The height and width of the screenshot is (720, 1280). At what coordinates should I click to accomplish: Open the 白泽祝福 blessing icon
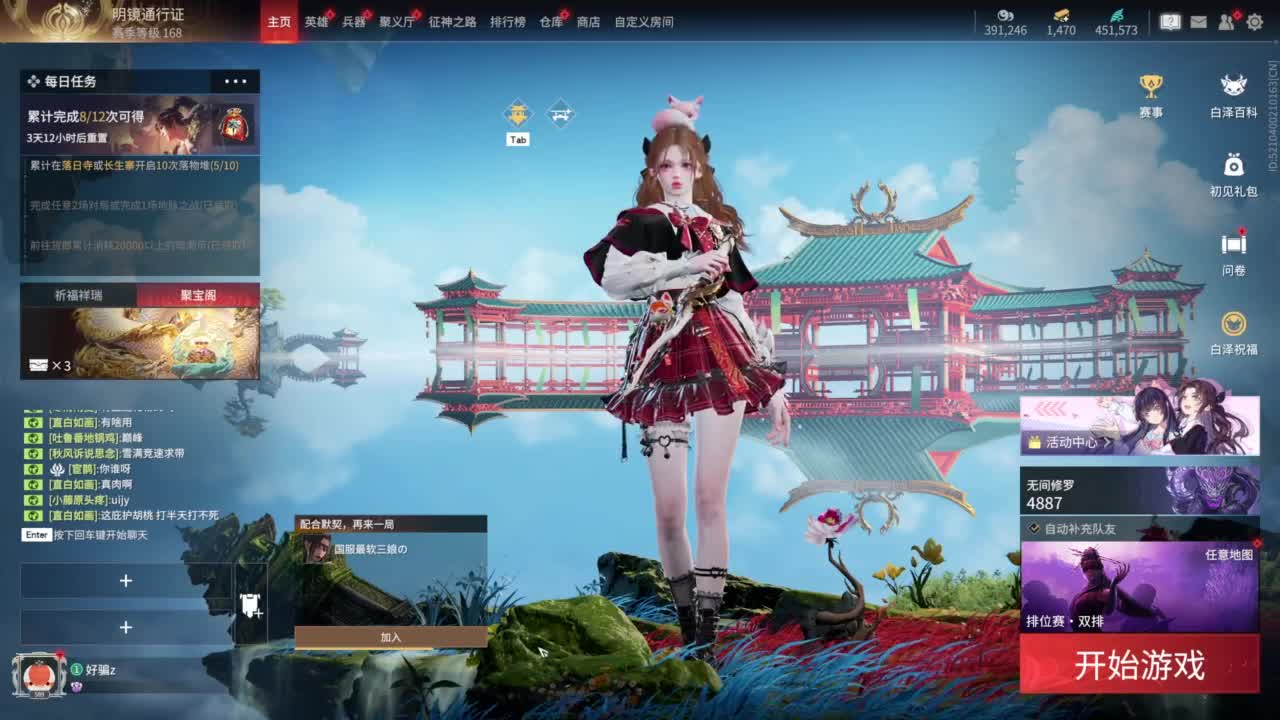(x=1231, y=322)
